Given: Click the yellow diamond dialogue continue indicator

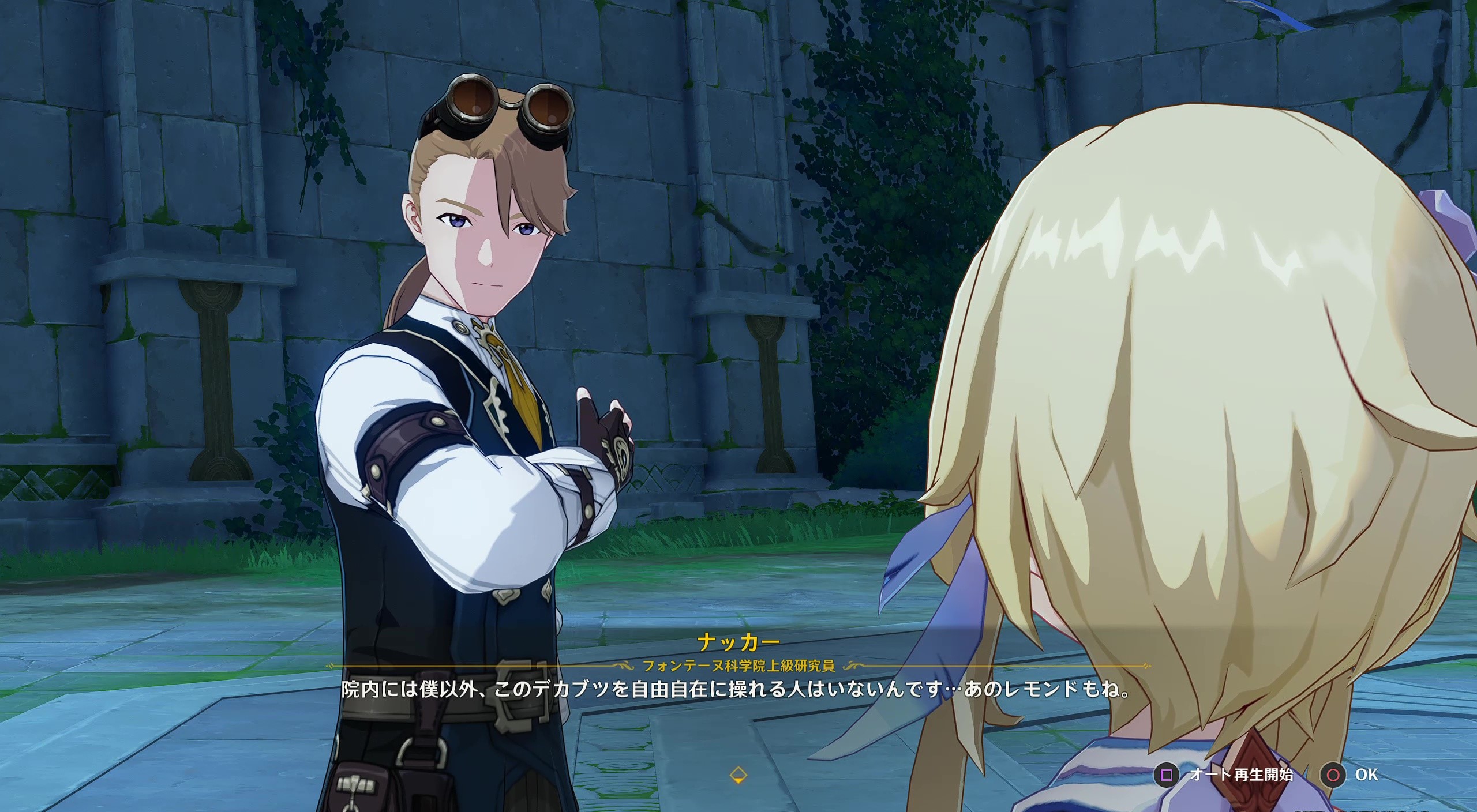Looking at the screenshot, I should [x=738, y=775].
